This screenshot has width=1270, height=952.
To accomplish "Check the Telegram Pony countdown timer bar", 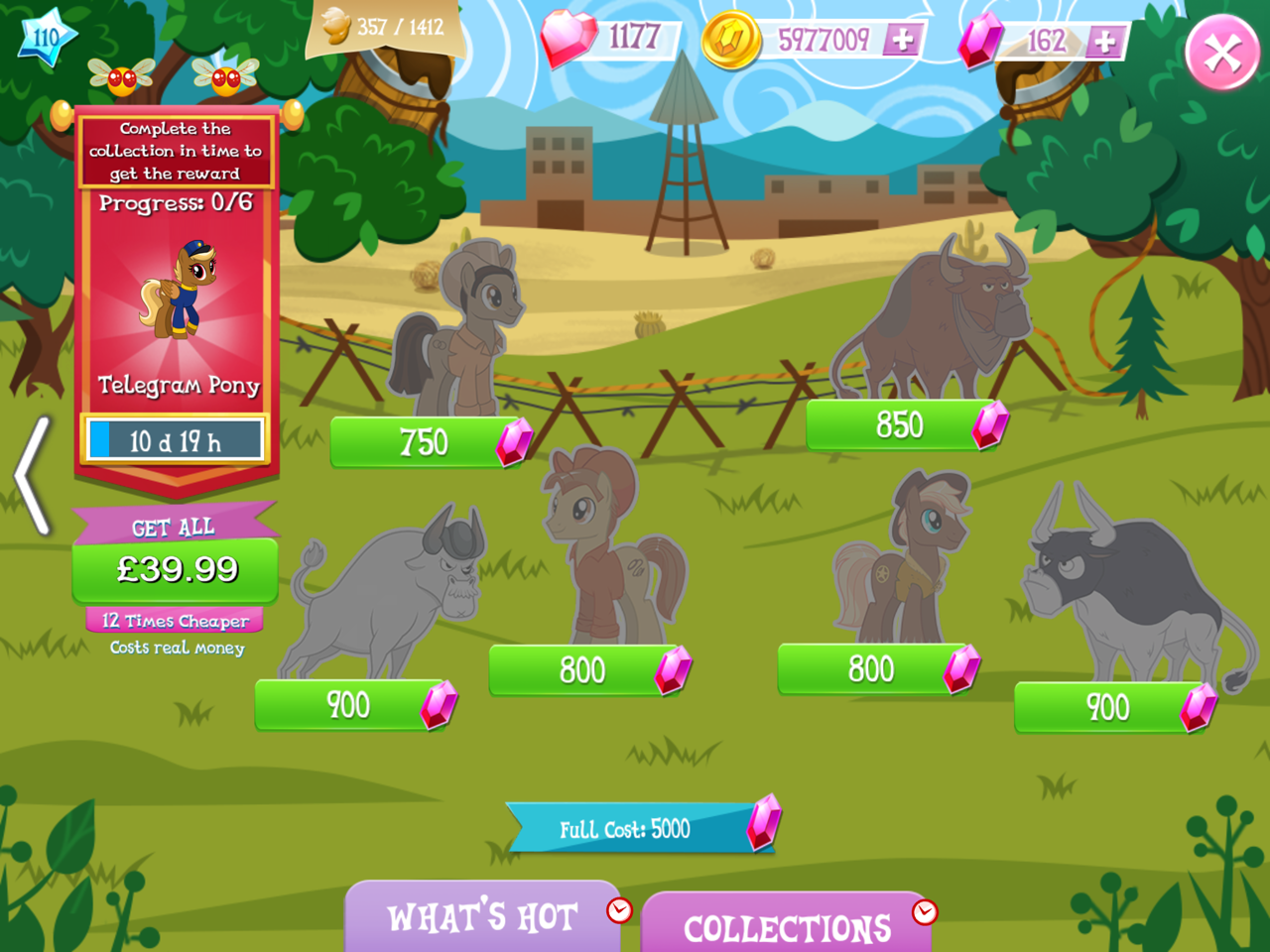I will (175, 438).
